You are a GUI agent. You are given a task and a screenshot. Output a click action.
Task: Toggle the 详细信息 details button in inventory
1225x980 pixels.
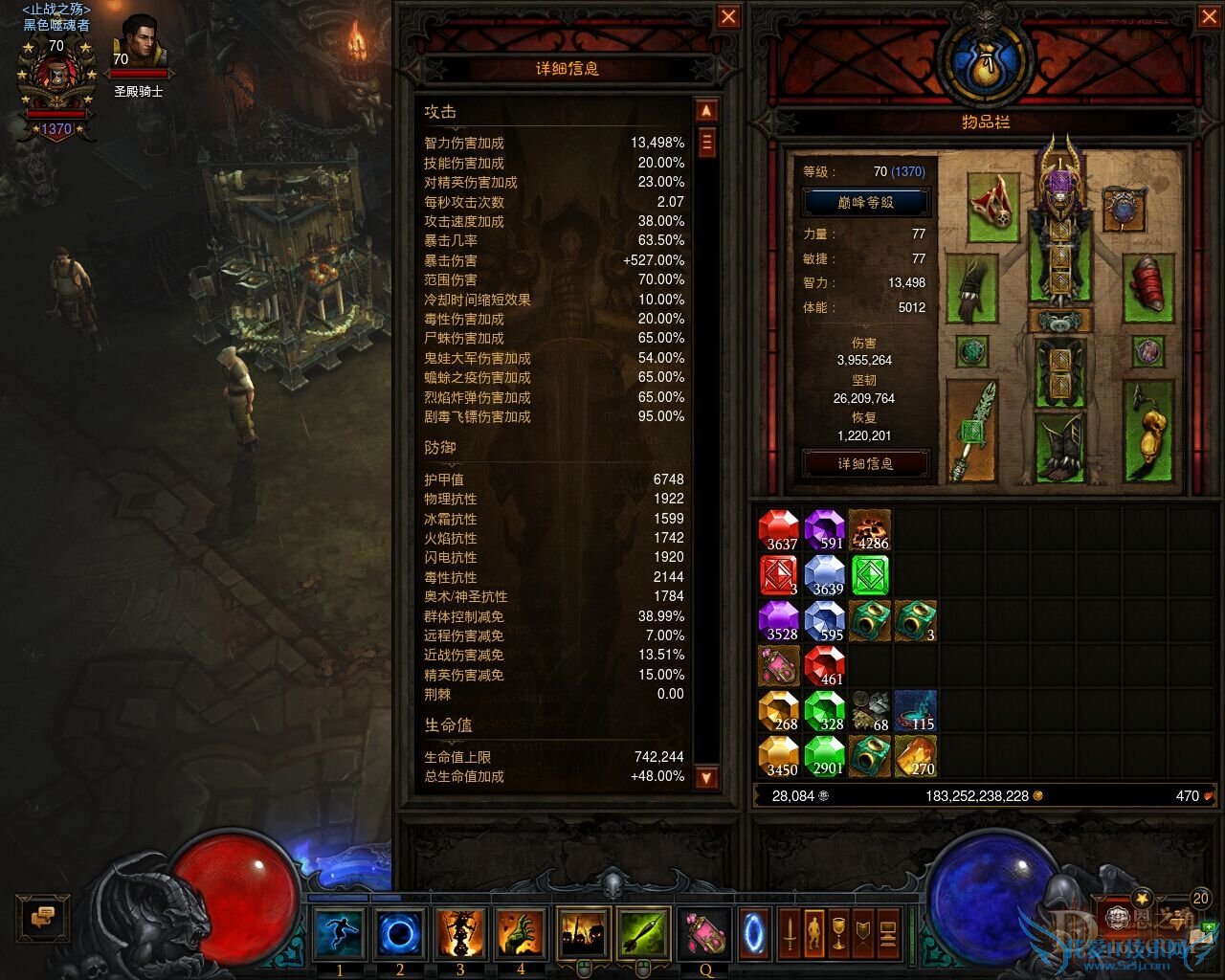click(x=865, y=463)
